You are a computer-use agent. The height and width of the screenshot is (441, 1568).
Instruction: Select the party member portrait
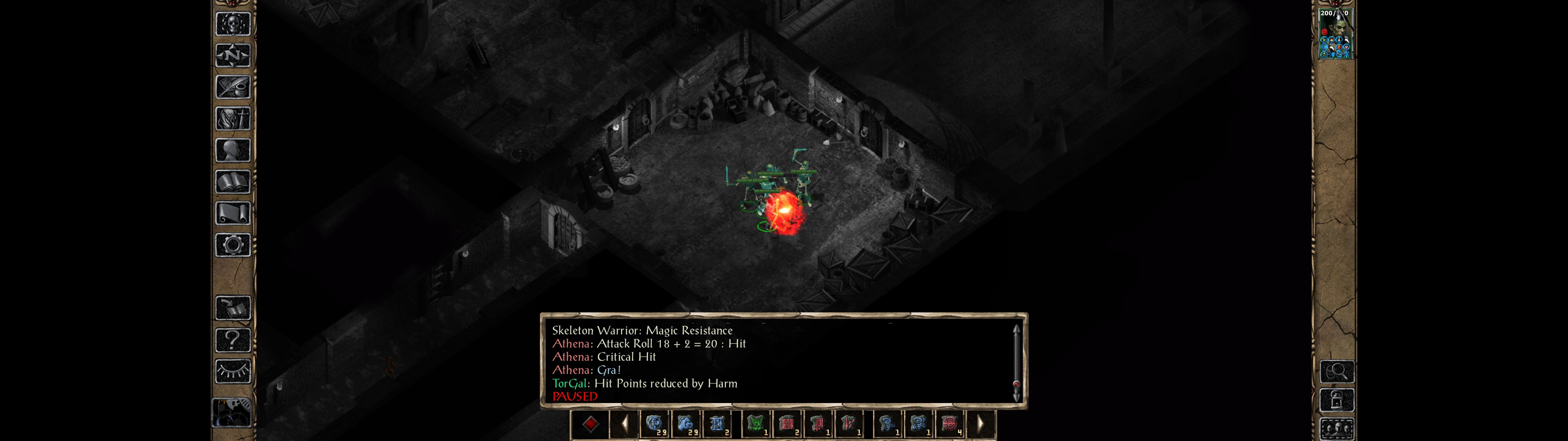coord(1336,34)
